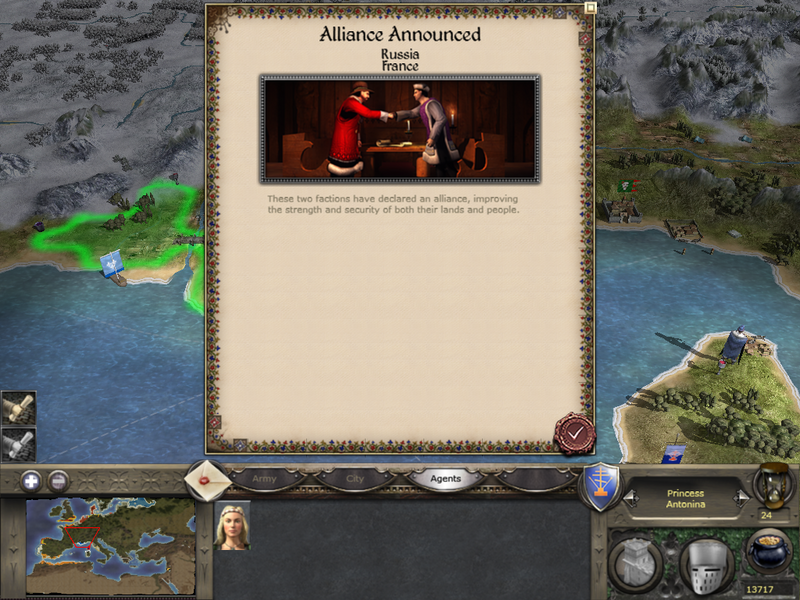This screenshot has height=600, width=800.
Task: Open the pot of gold finances
Action: tap(769, 552)
